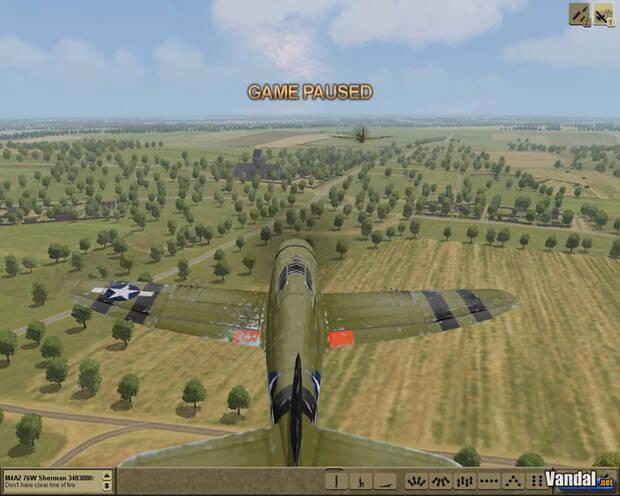Image resolution: width=620 pixels, height=496 pixels.
Task: Select the two-aircraft group icon
Action: tap(580, 13)
